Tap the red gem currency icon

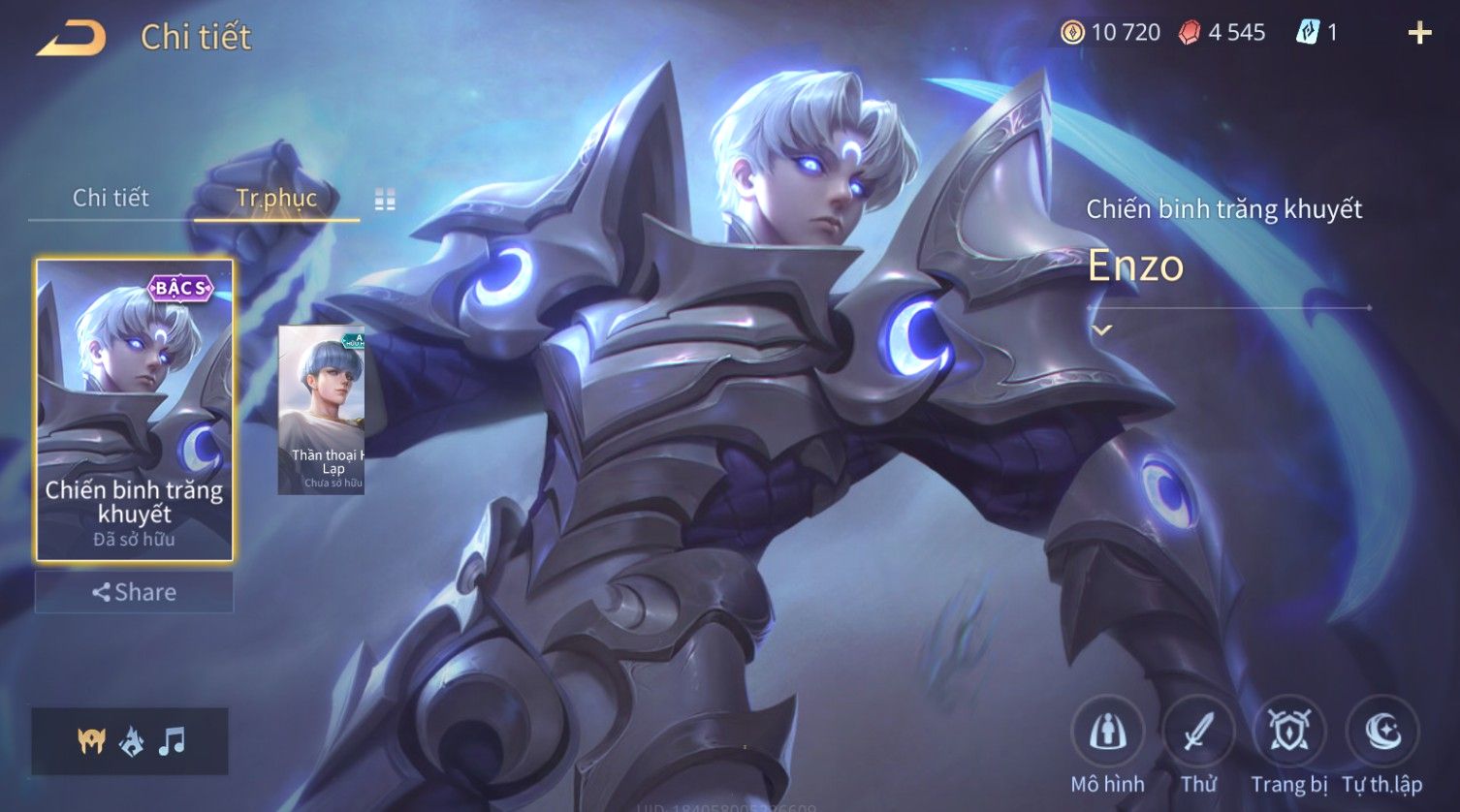point(1190,33)
